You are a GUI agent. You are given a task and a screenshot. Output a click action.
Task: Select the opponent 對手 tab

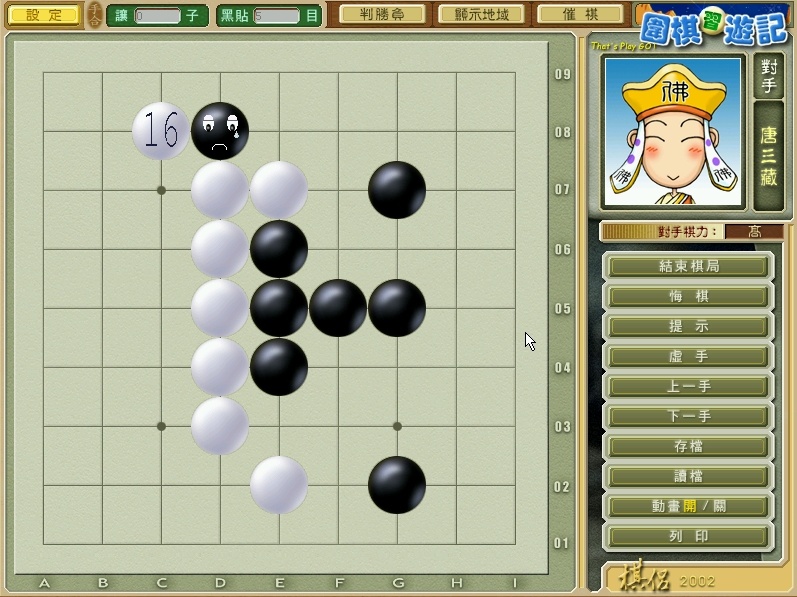pyautogui.click(x=768, y=77)
